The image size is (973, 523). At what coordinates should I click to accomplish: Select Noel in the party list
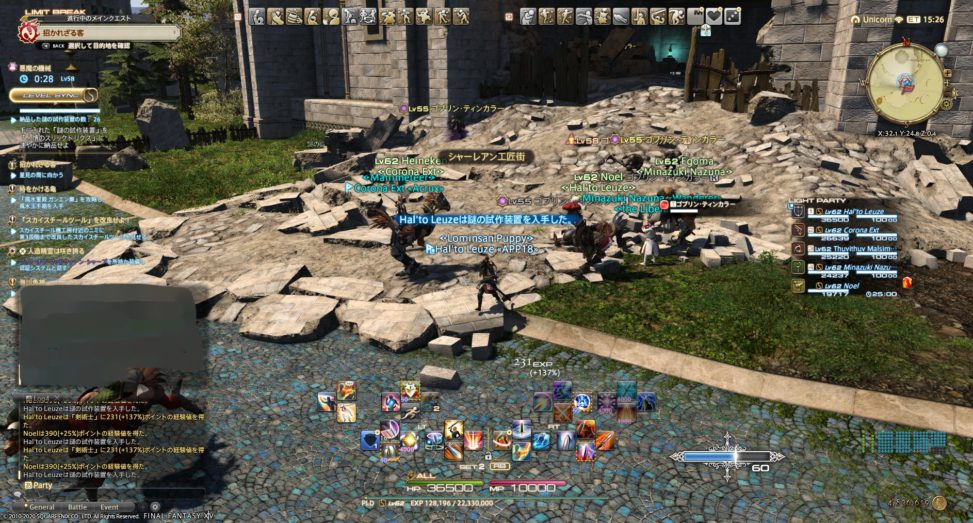coord(845,285)
